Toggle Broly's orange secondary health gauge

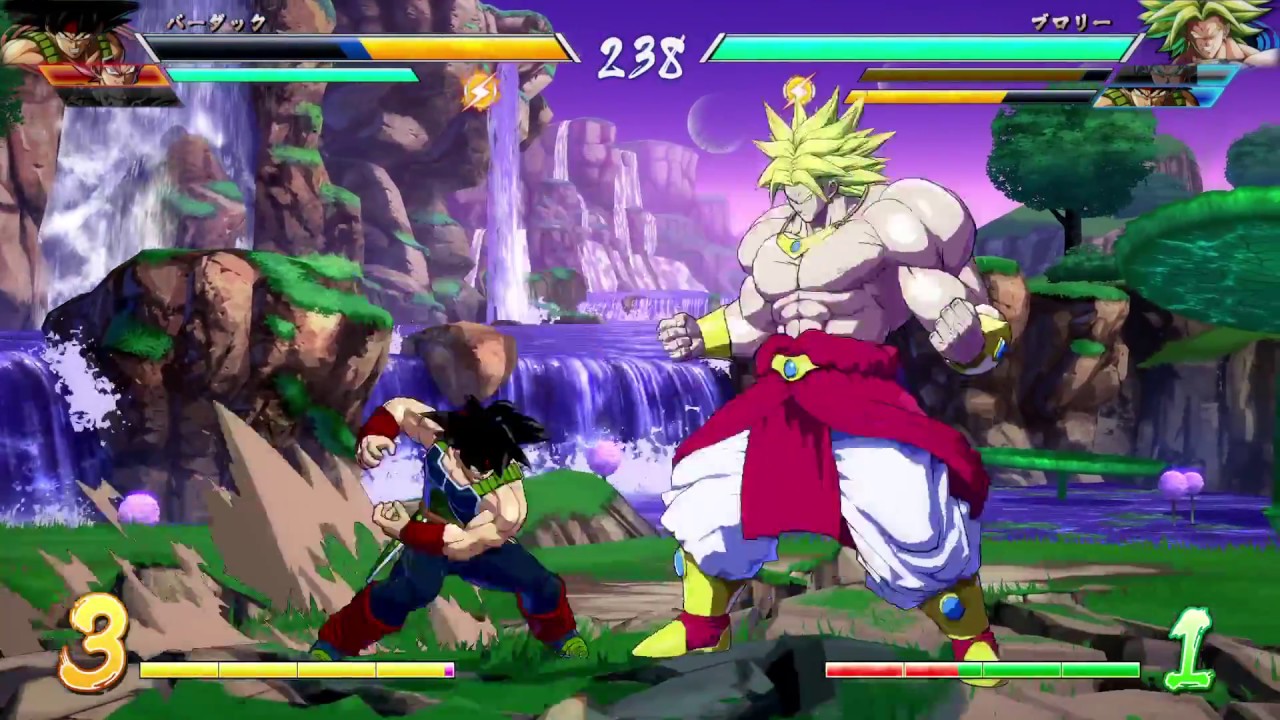pos(950,95)
